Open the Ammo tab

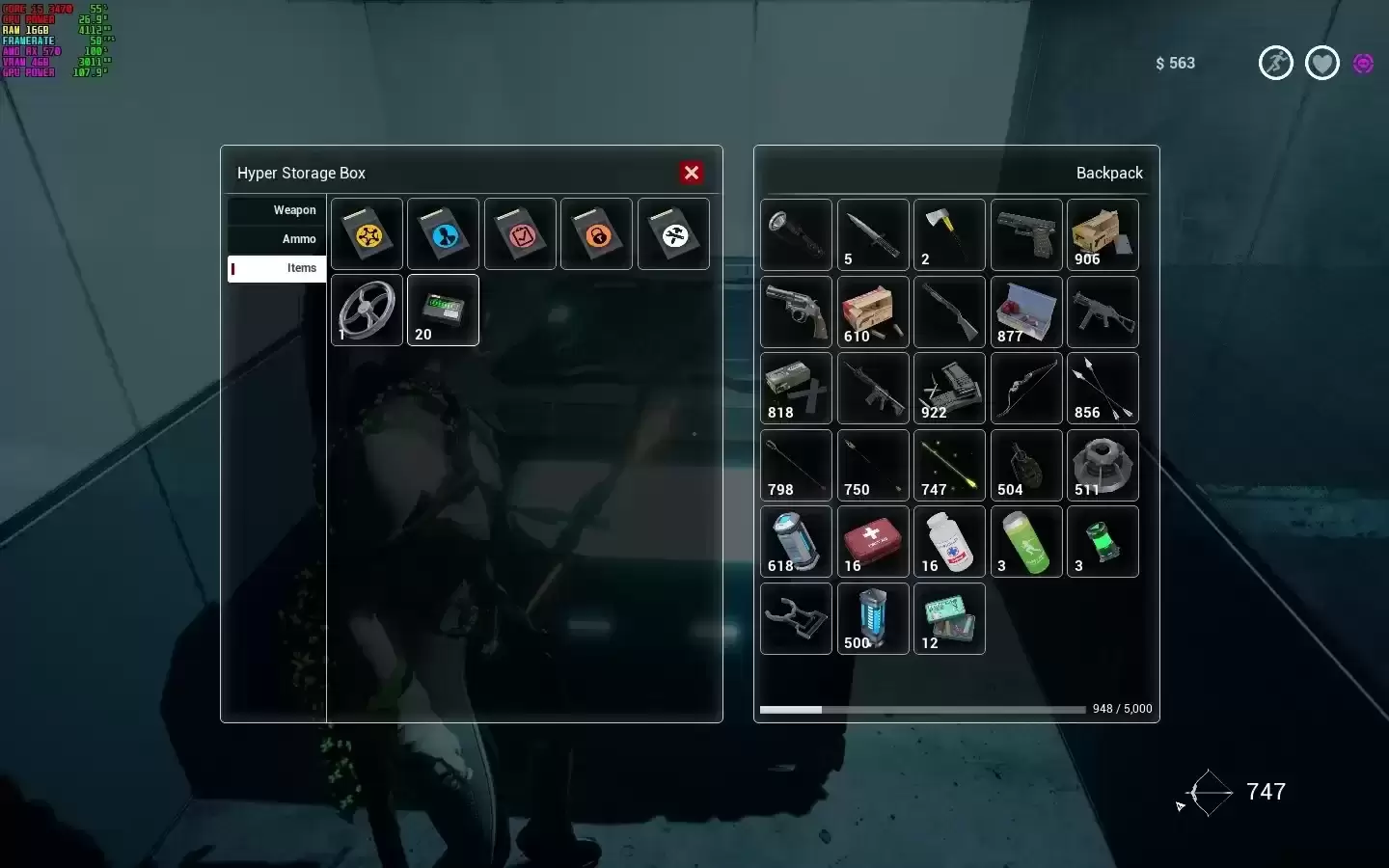(x=277, y=239)
